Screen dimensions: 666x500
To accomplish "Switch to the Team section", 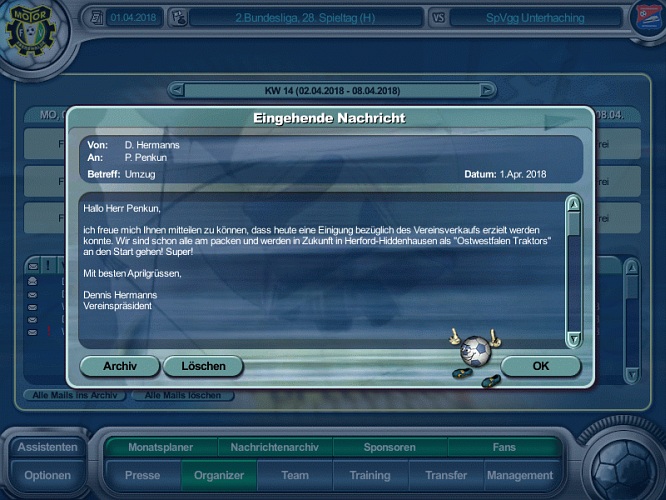I will 295,475.
